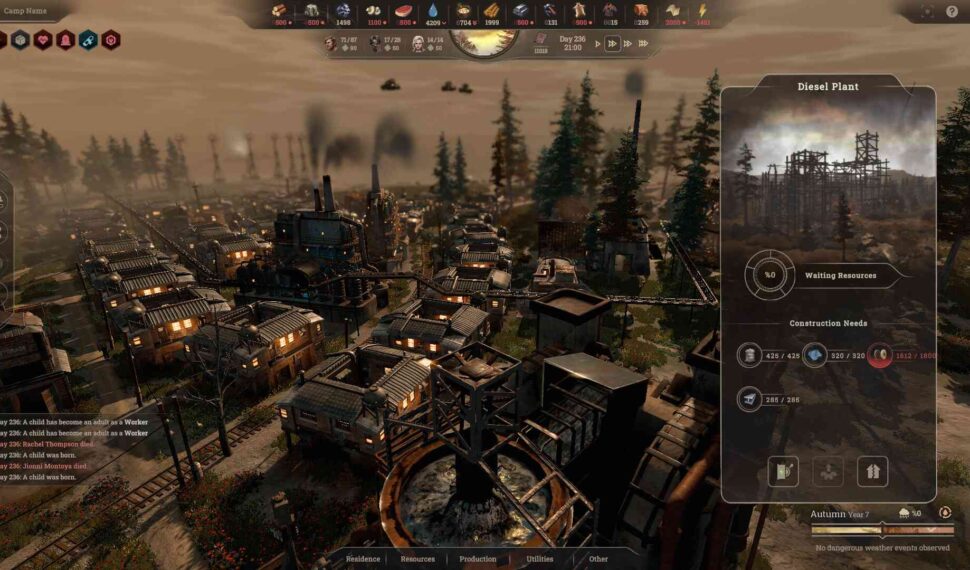Select the blue syringe medical icon
The image size is (970, 570).
88,40
